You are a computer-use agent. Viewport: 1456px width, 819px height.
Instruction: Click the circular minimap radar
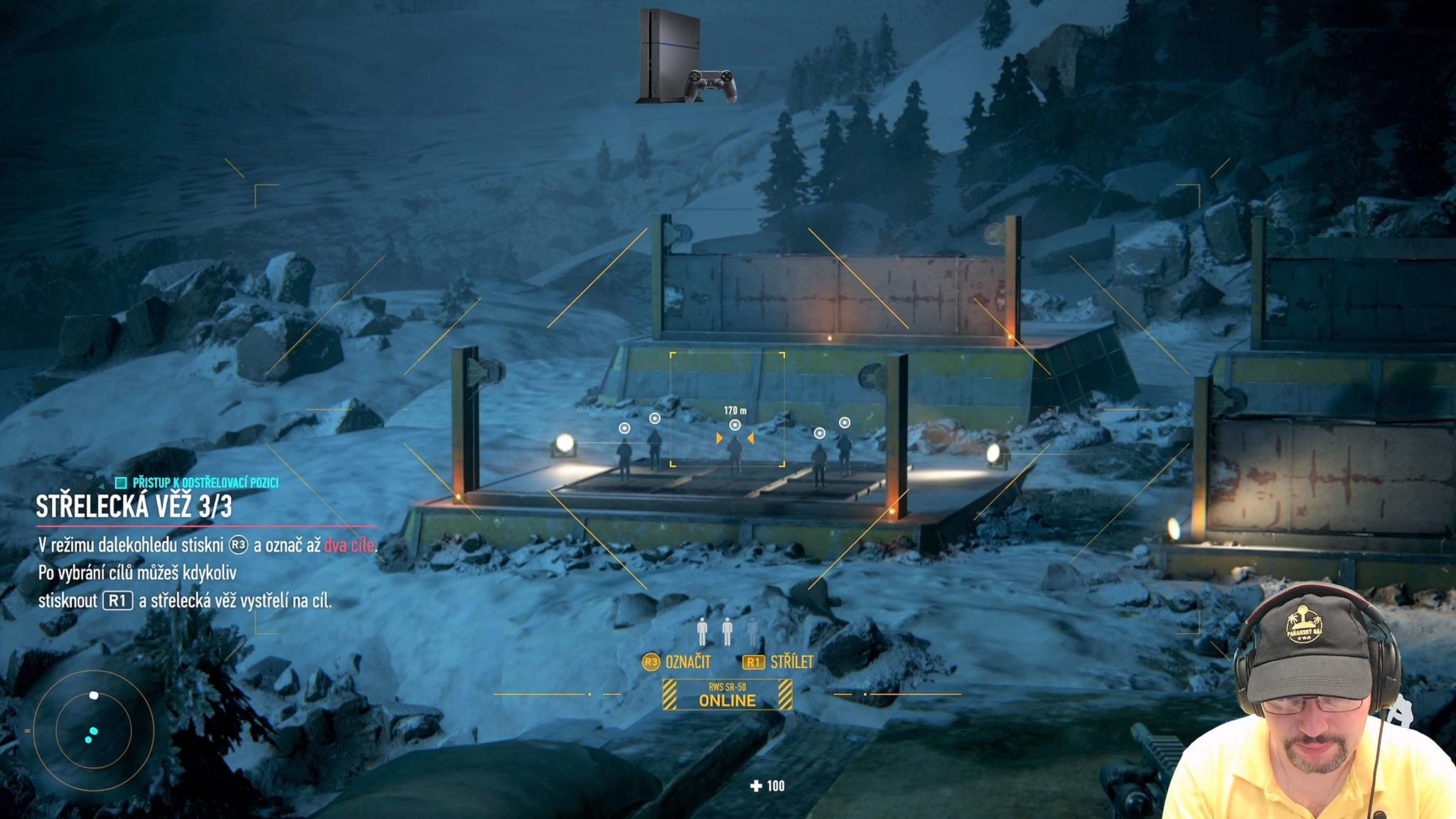[93, 730]
